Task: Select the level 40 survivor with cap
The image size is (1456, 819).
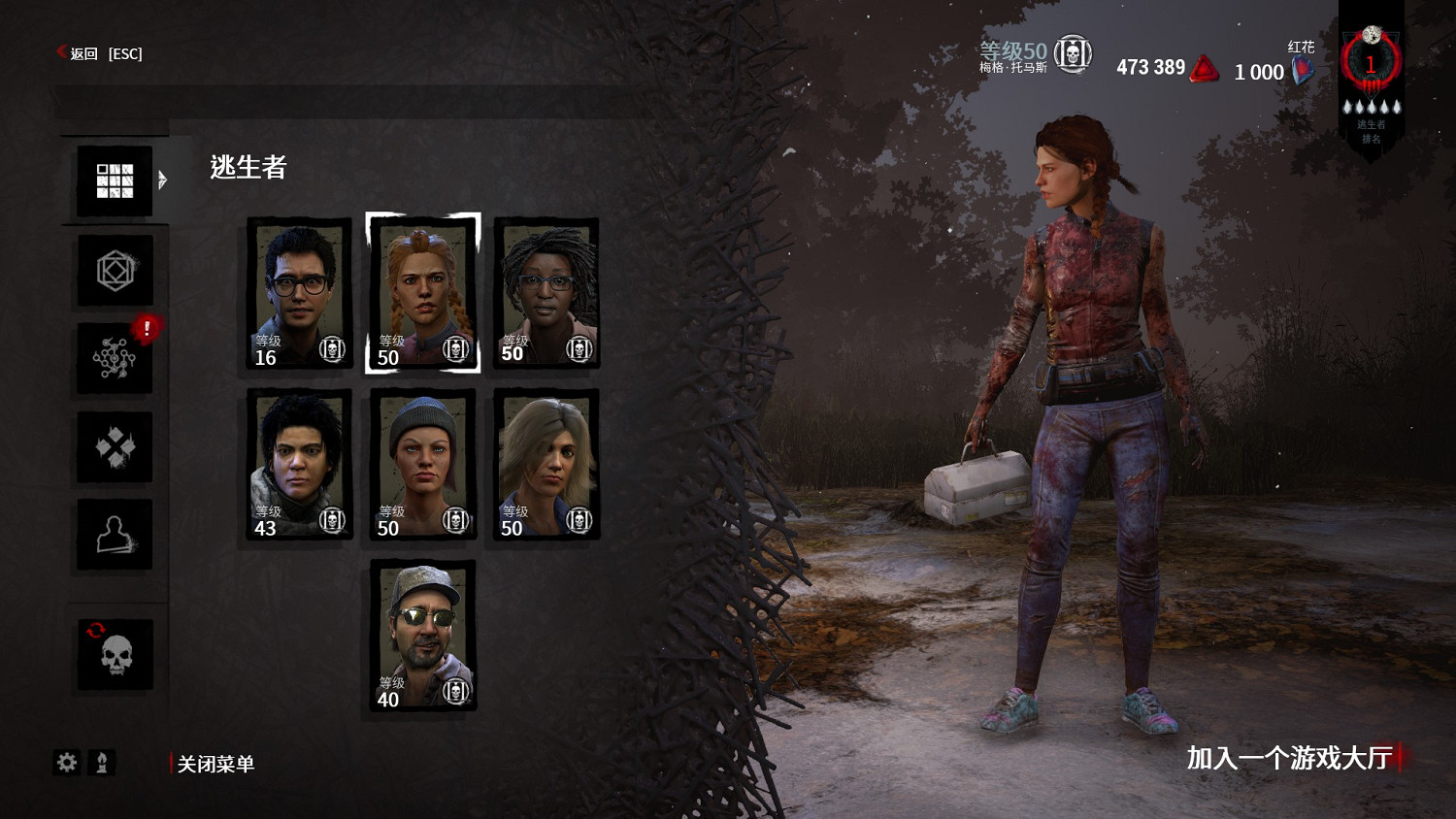Action: coord(423,635)
